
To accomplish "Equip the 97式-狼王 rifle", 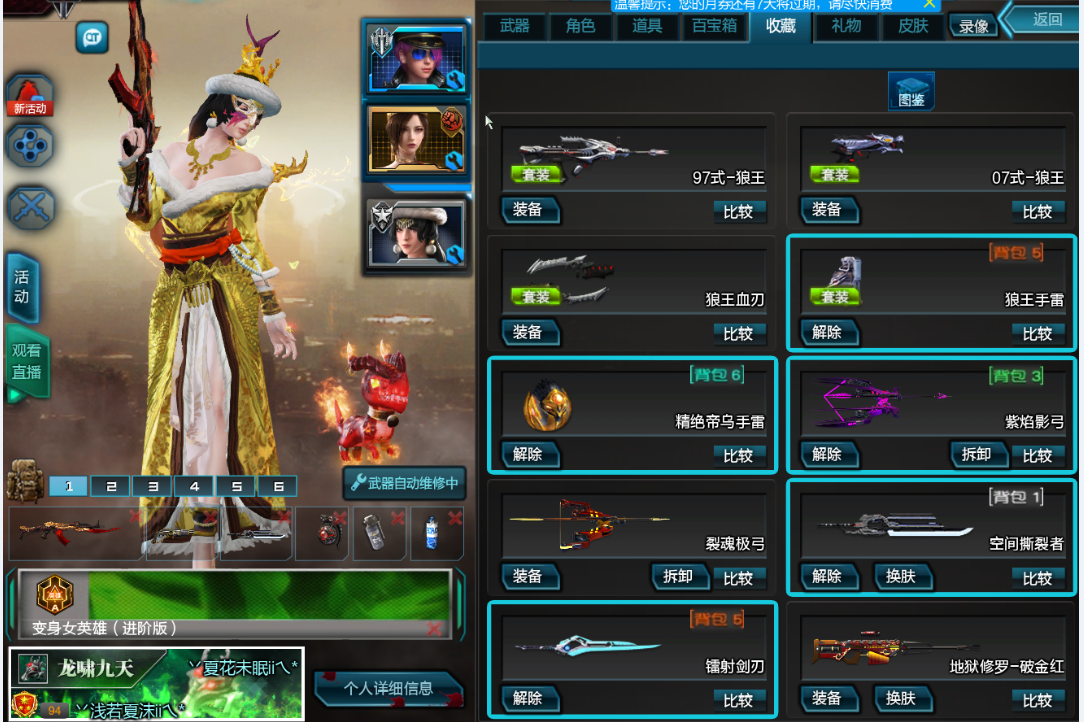I will (528, 210).
